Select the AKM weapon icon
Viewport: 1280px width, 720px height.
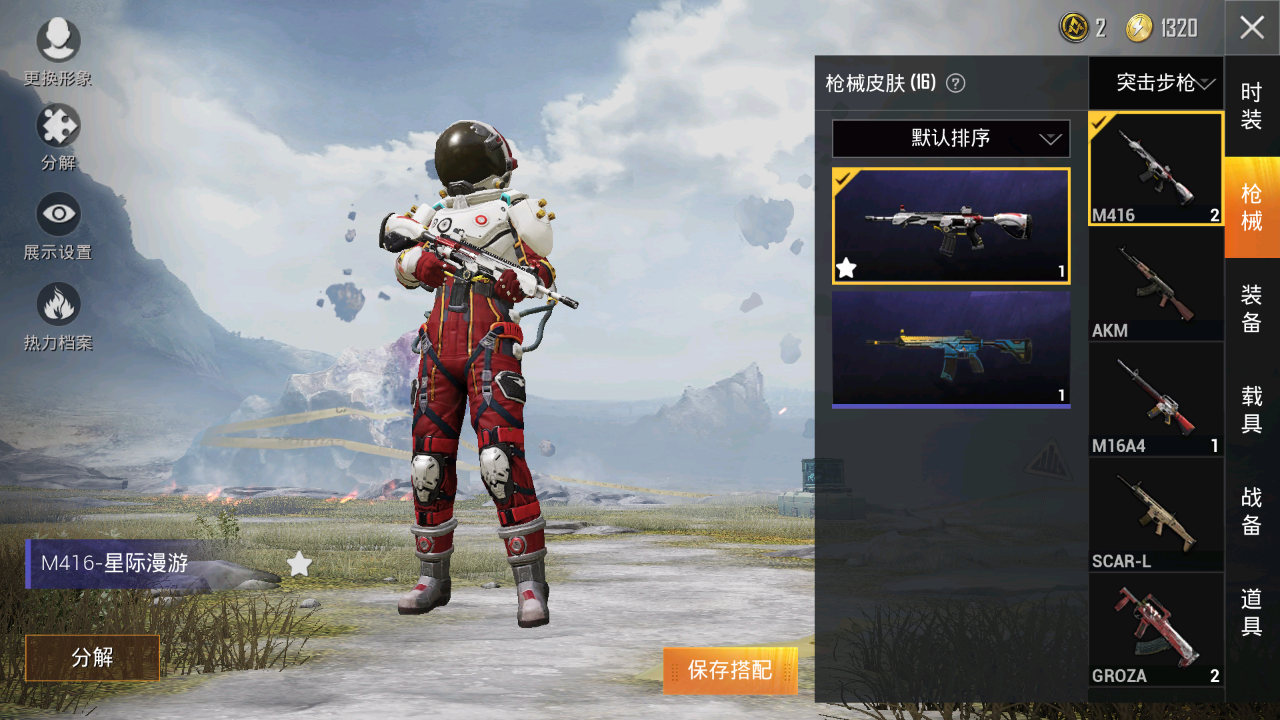[1155, 281]
